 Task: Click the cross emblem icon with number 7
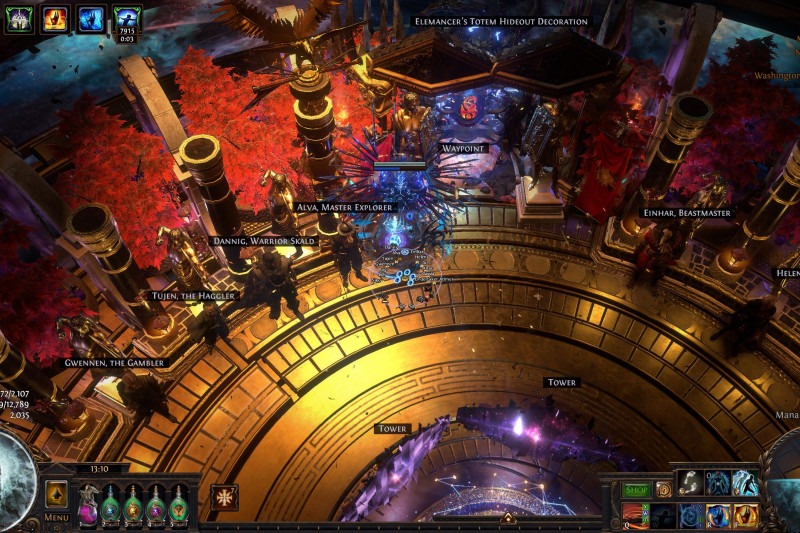click(x=225, y=497)
